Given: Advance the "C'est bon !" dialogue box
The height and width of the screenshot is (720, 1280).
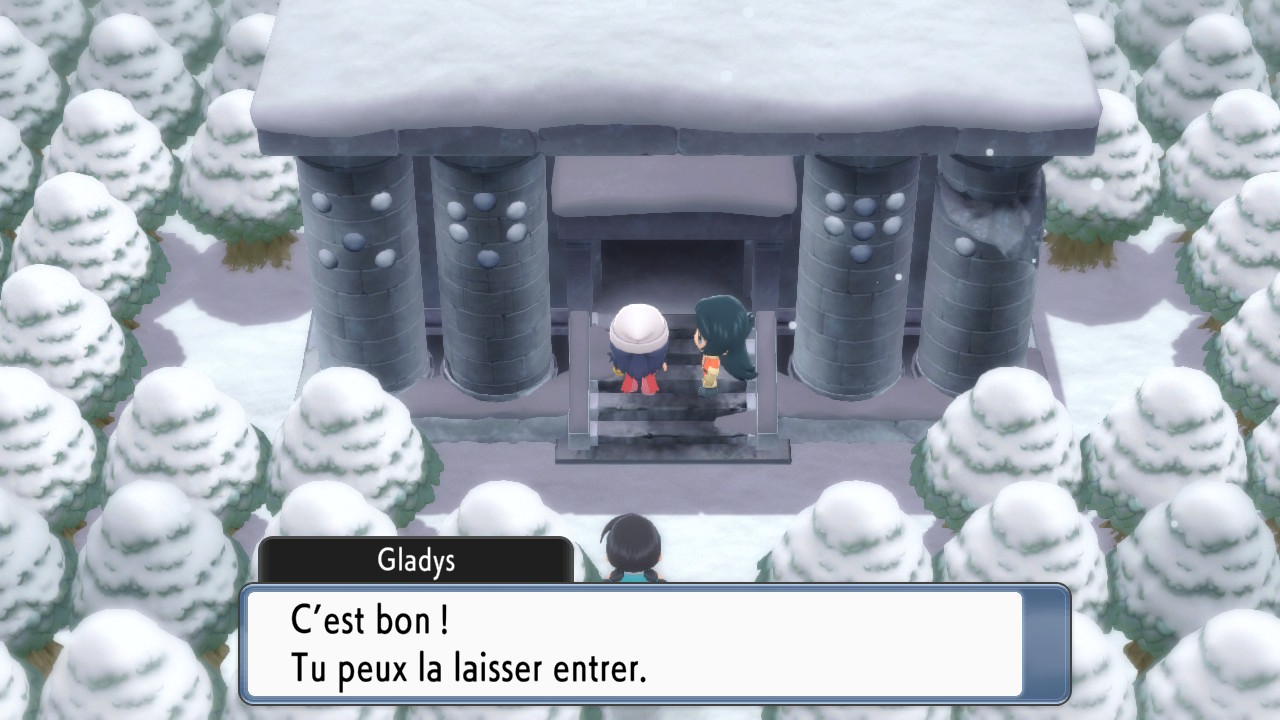Looking at the screenshot, I should 654,644.
